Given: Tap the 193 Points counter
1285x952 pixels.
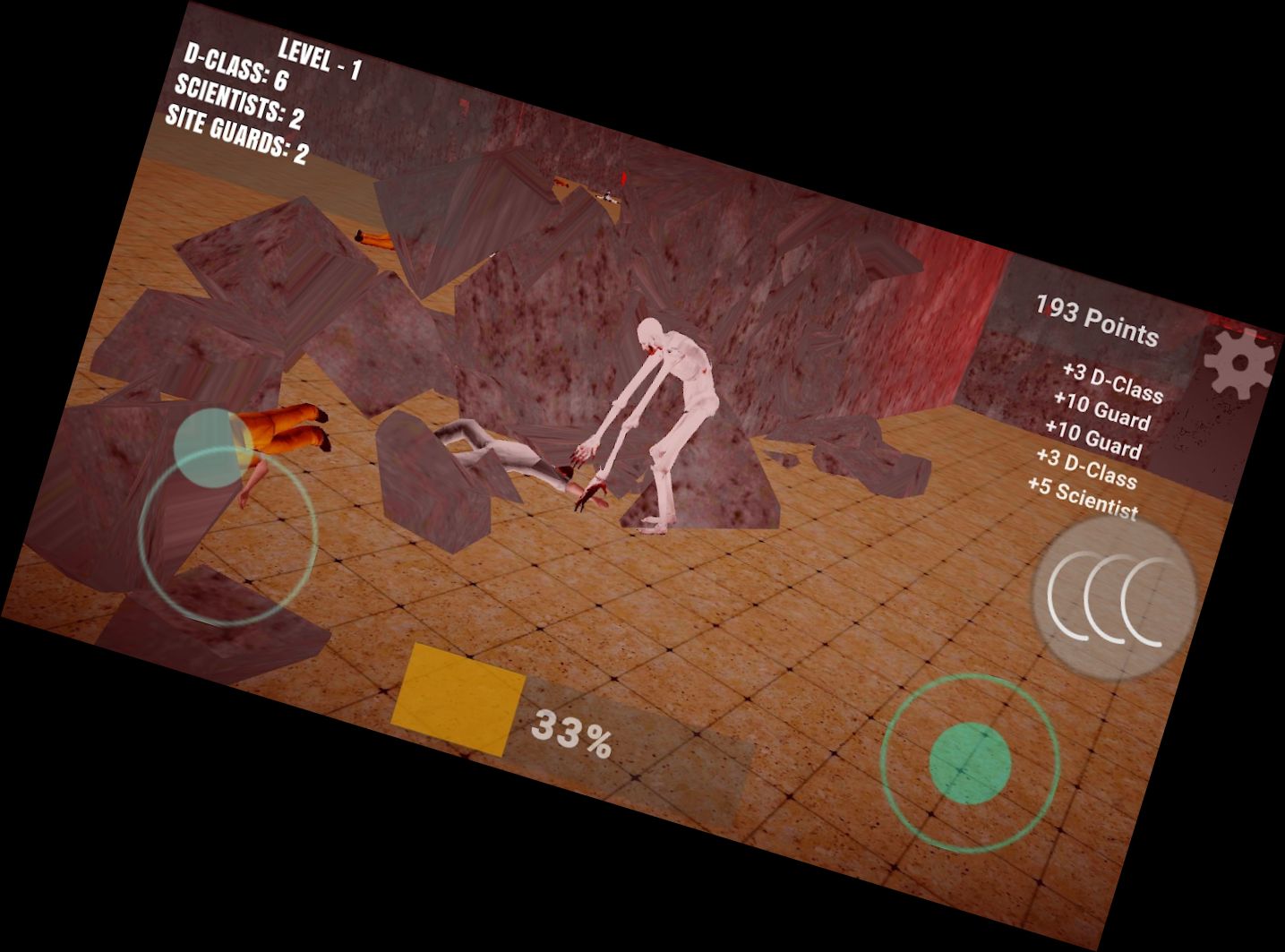Looking at the screenshot, I should pyautogui.click(x=1094, y=321).
